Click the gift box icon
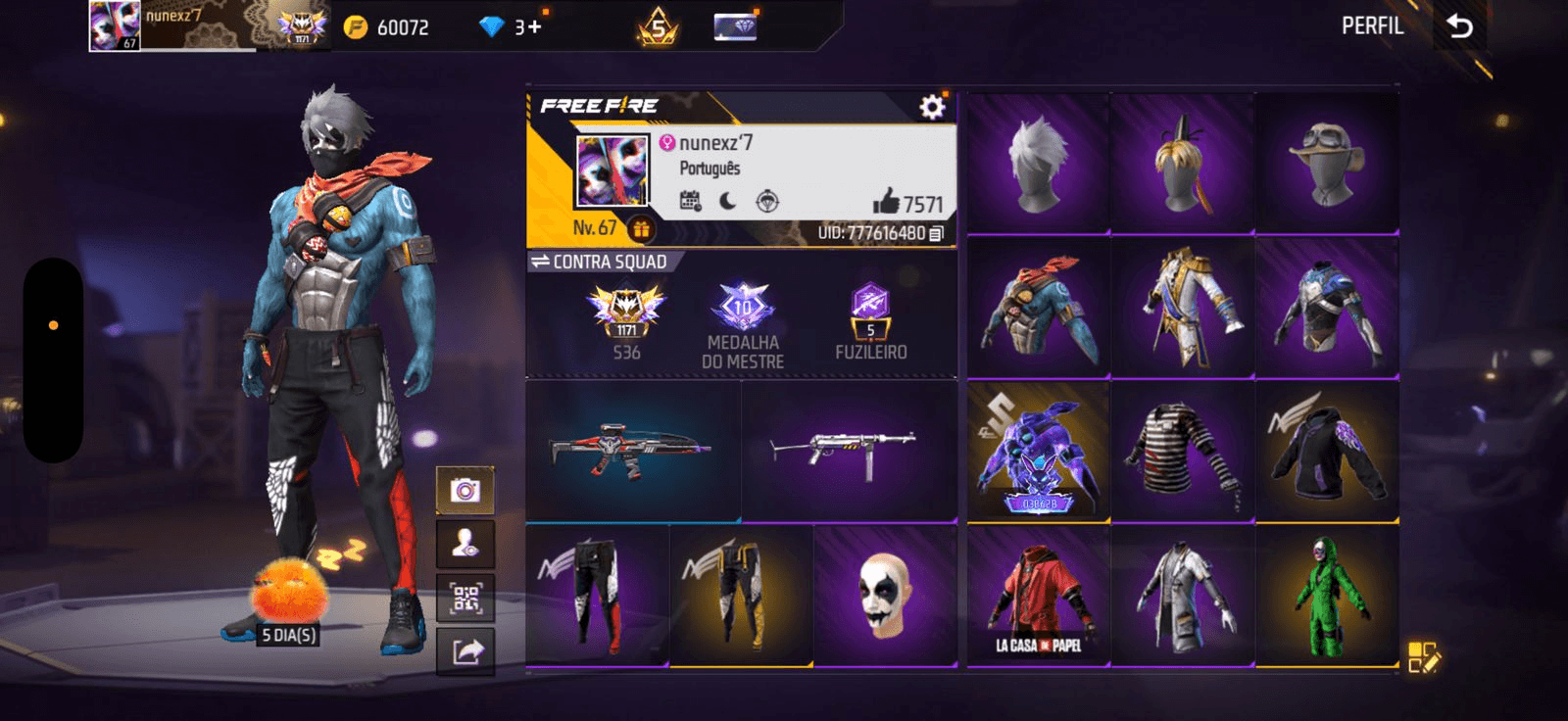1568x721 pixels. (x=641, y=229)
